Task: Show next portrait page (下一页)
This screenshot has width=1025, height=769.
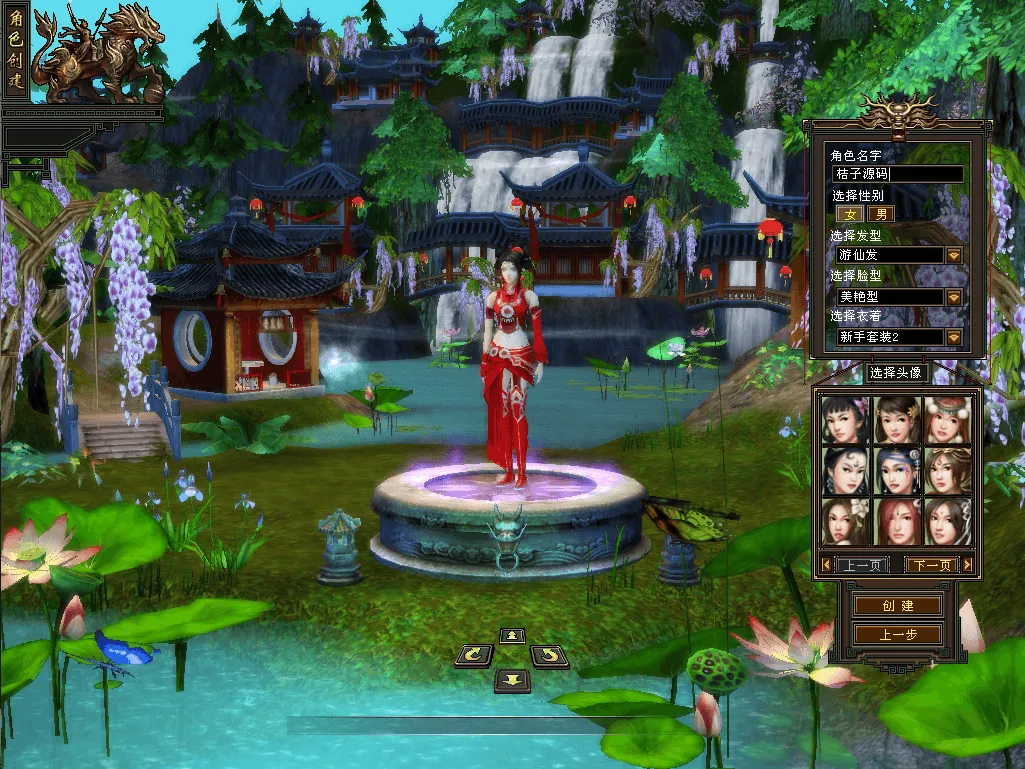Action: (x=931, y=565)
